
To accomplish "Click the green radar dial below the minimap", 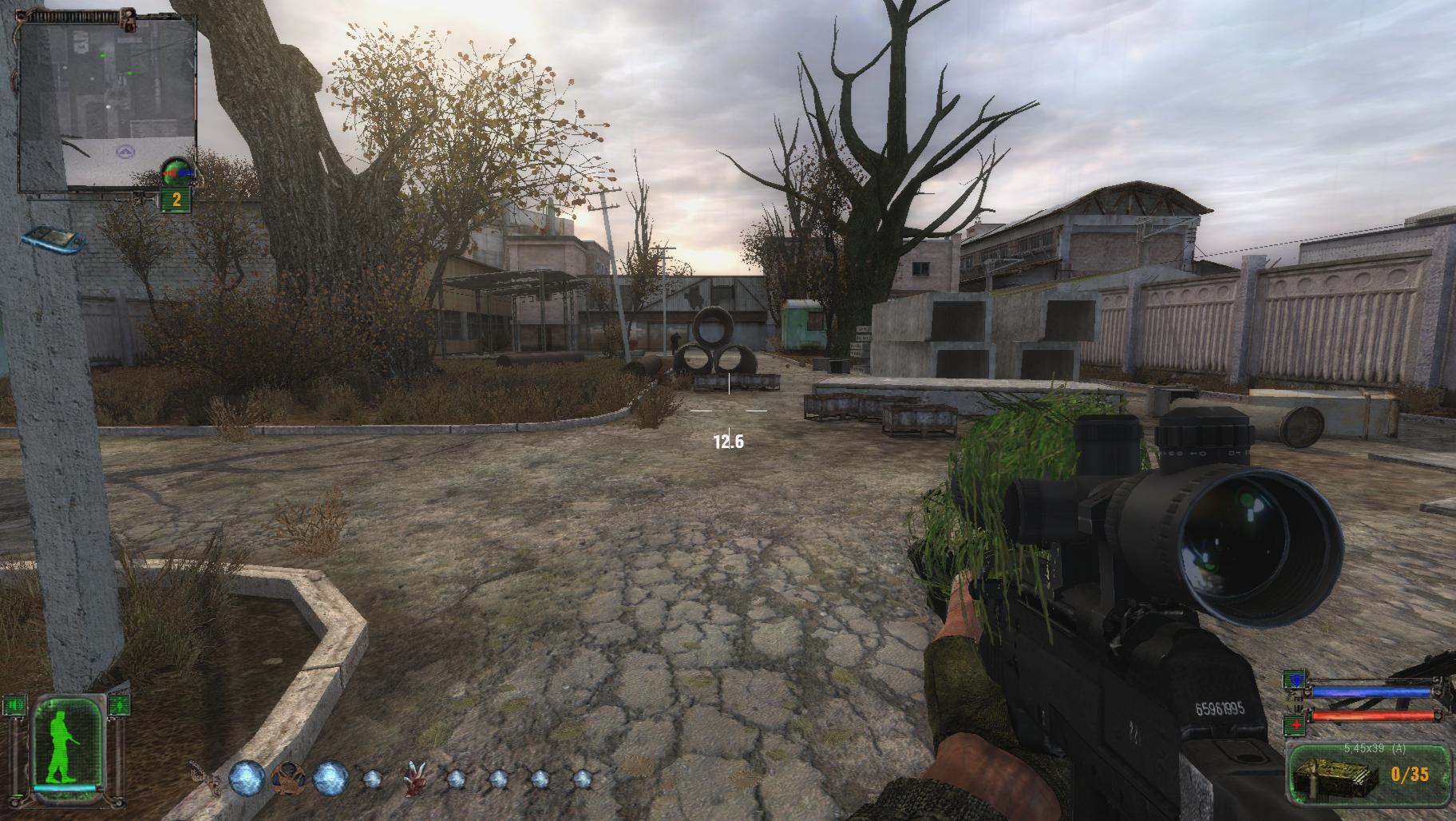I will (x=176, y=171).
